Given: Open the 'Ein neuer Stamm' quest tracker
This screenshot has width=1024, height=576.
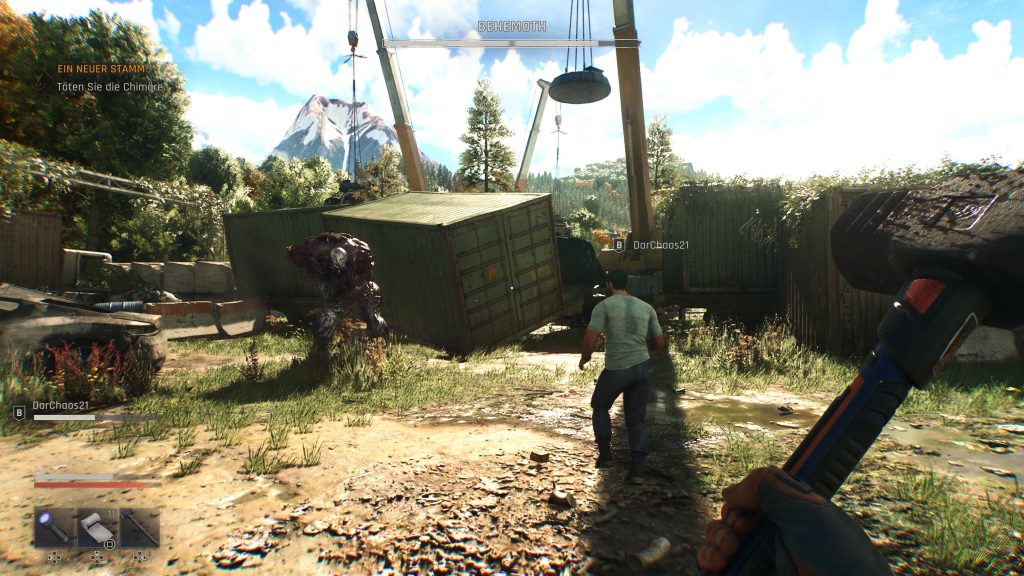Looking at the screenshot, I should (x=101, y=69).
